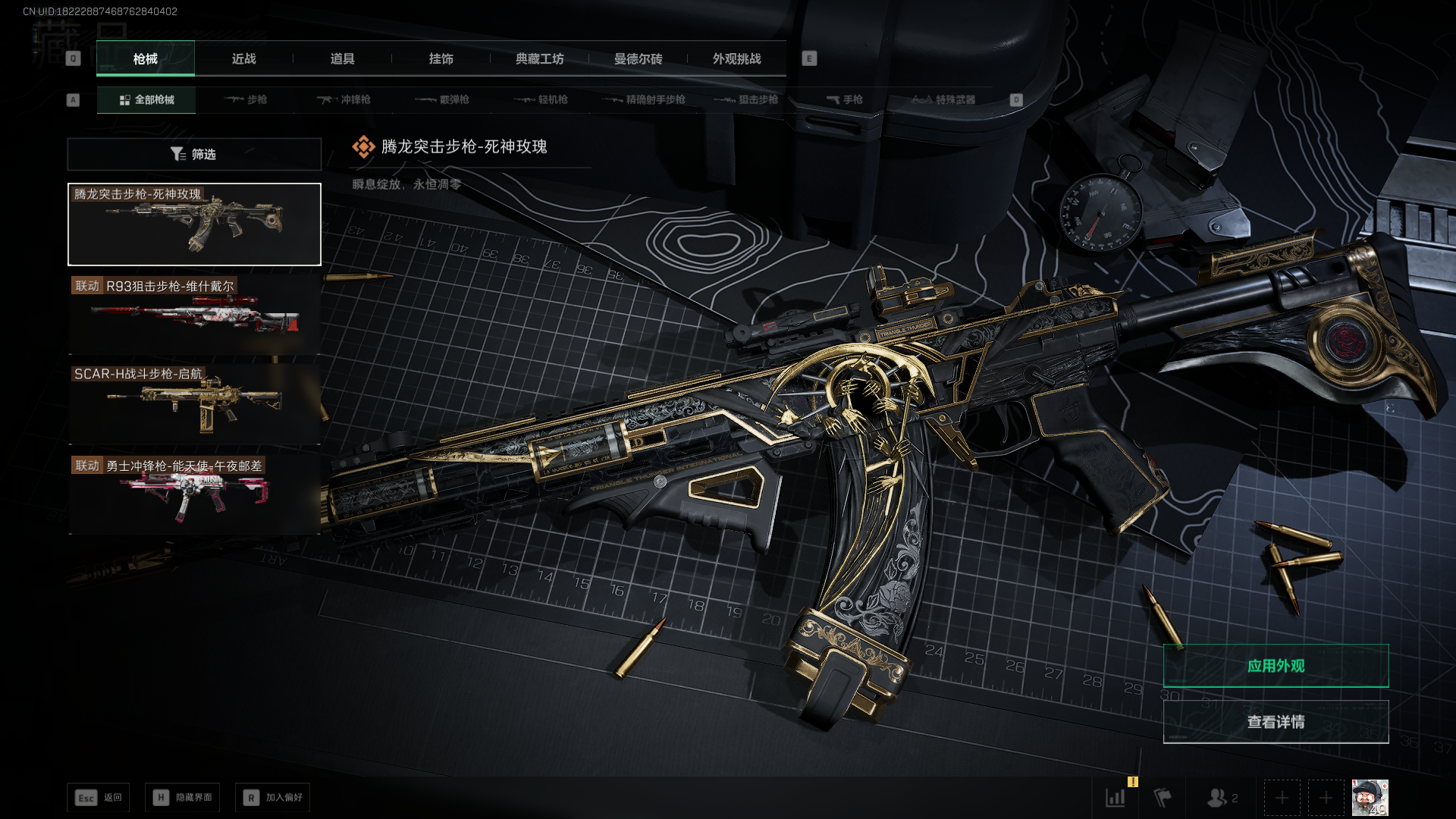Screen dimensions: 1456x819
Task: Filter by 霰弹枪 shotguns
Action: 442,100
